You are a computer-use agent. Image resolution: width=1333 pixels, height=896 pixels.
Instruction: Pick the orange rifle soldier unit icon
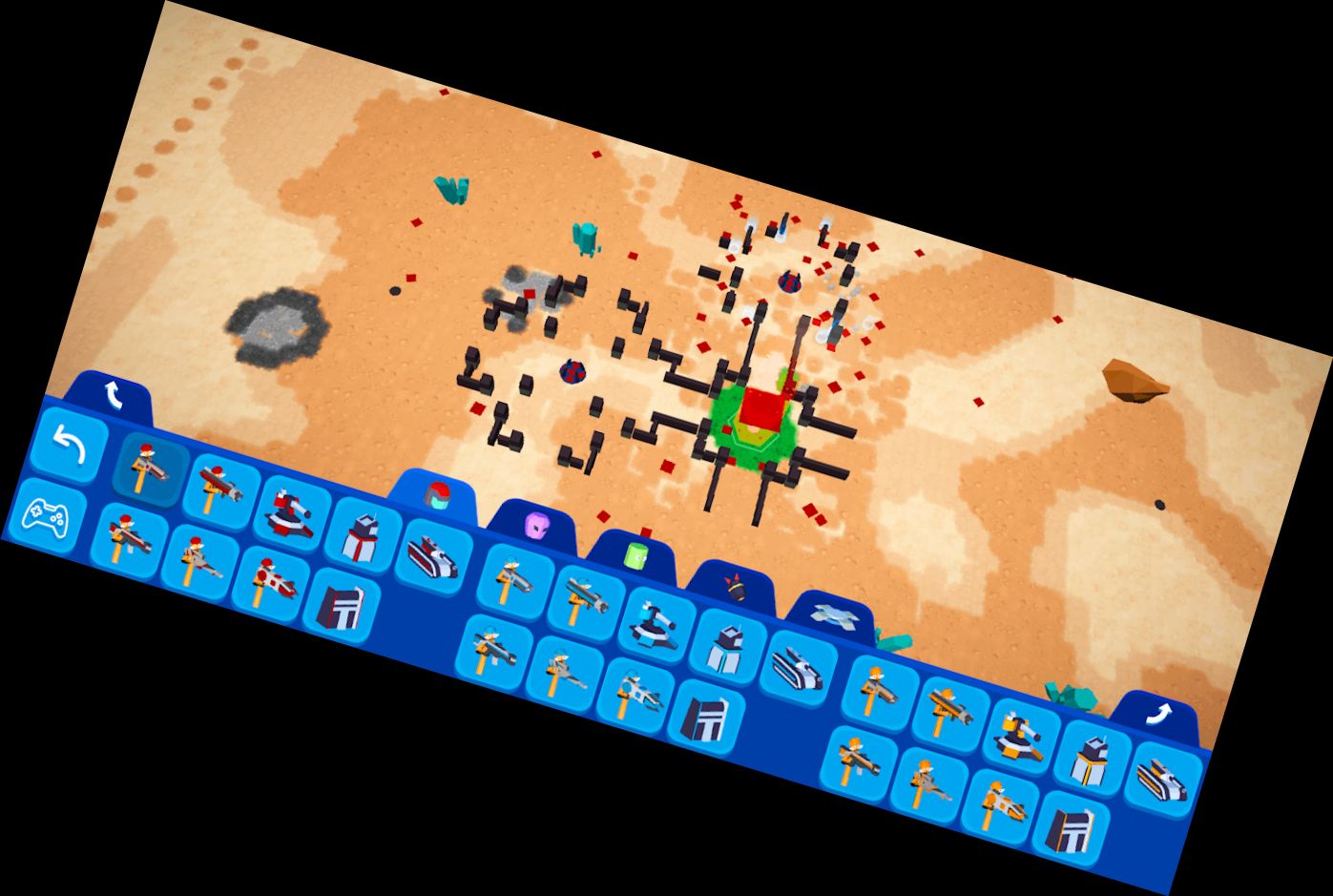(877, 693)
